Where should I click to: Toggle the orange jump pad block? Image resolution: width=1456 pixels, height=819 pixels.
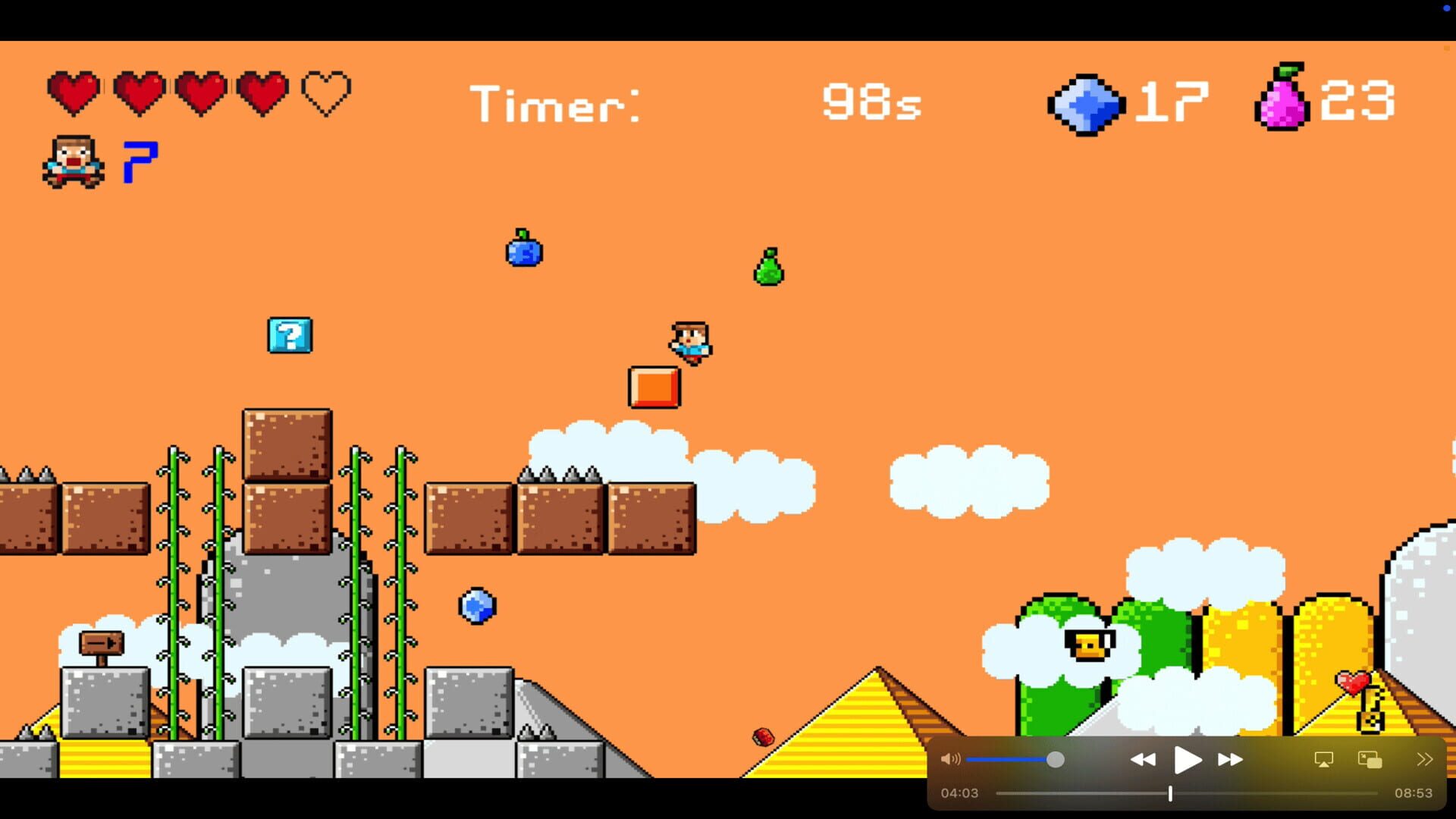click(x=654, y=385)
